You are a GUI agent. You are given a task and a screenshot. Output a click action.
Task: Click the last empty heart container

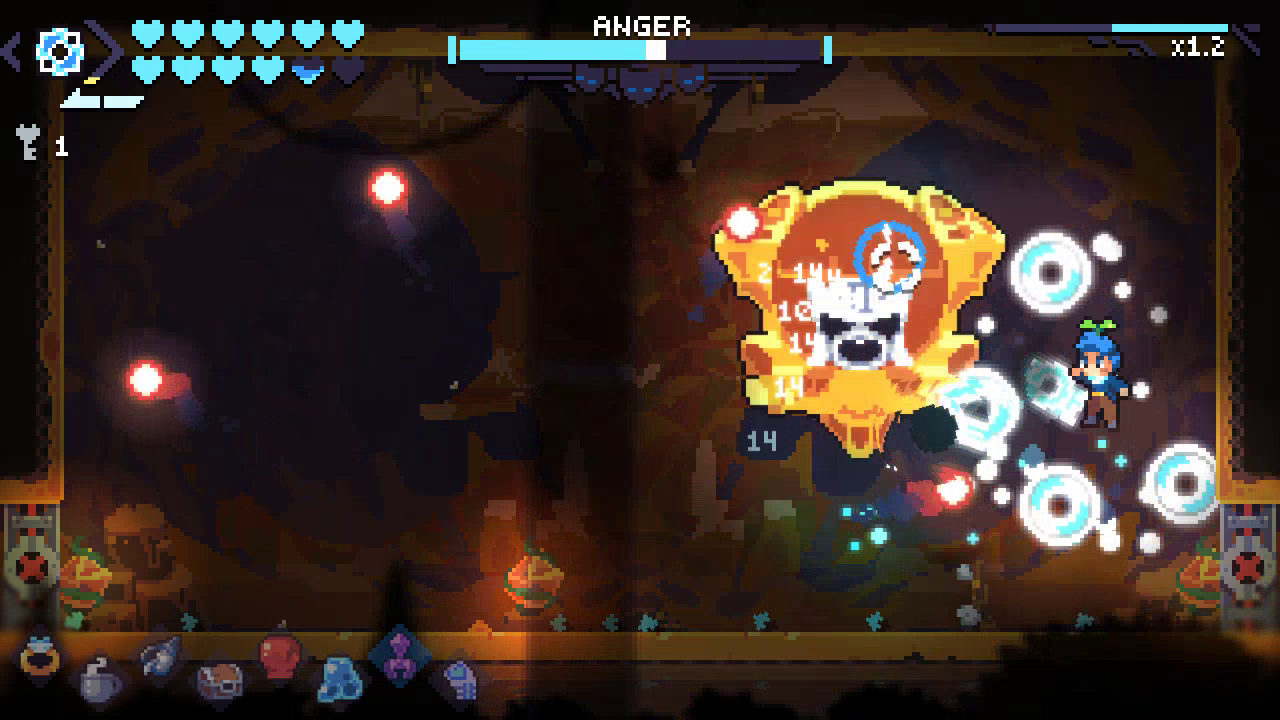pos(345,68)
